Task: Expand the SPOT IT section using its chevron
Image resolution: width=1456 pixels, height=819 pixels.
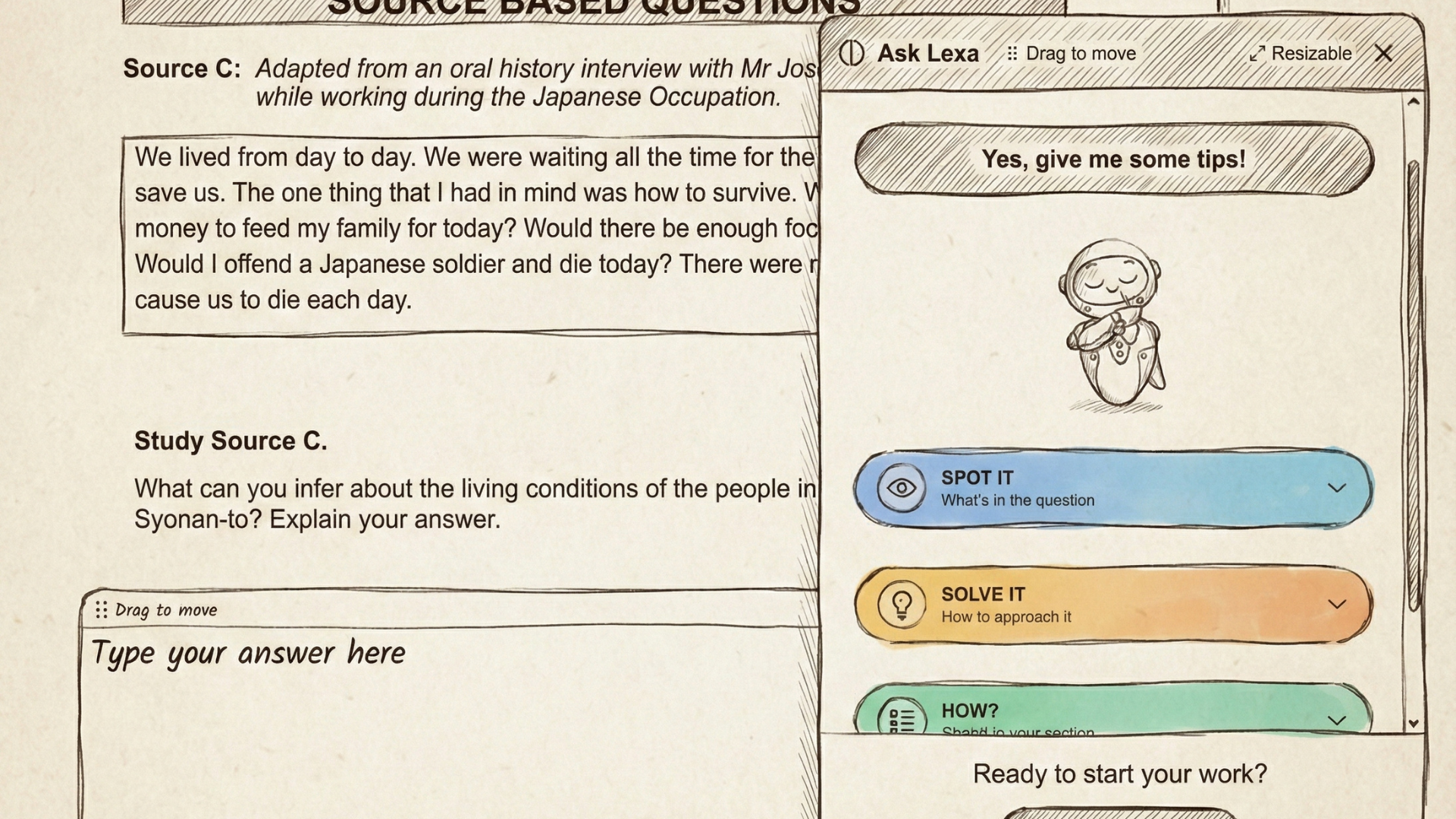Action: pyautogui.click(x=1338, y=489)
